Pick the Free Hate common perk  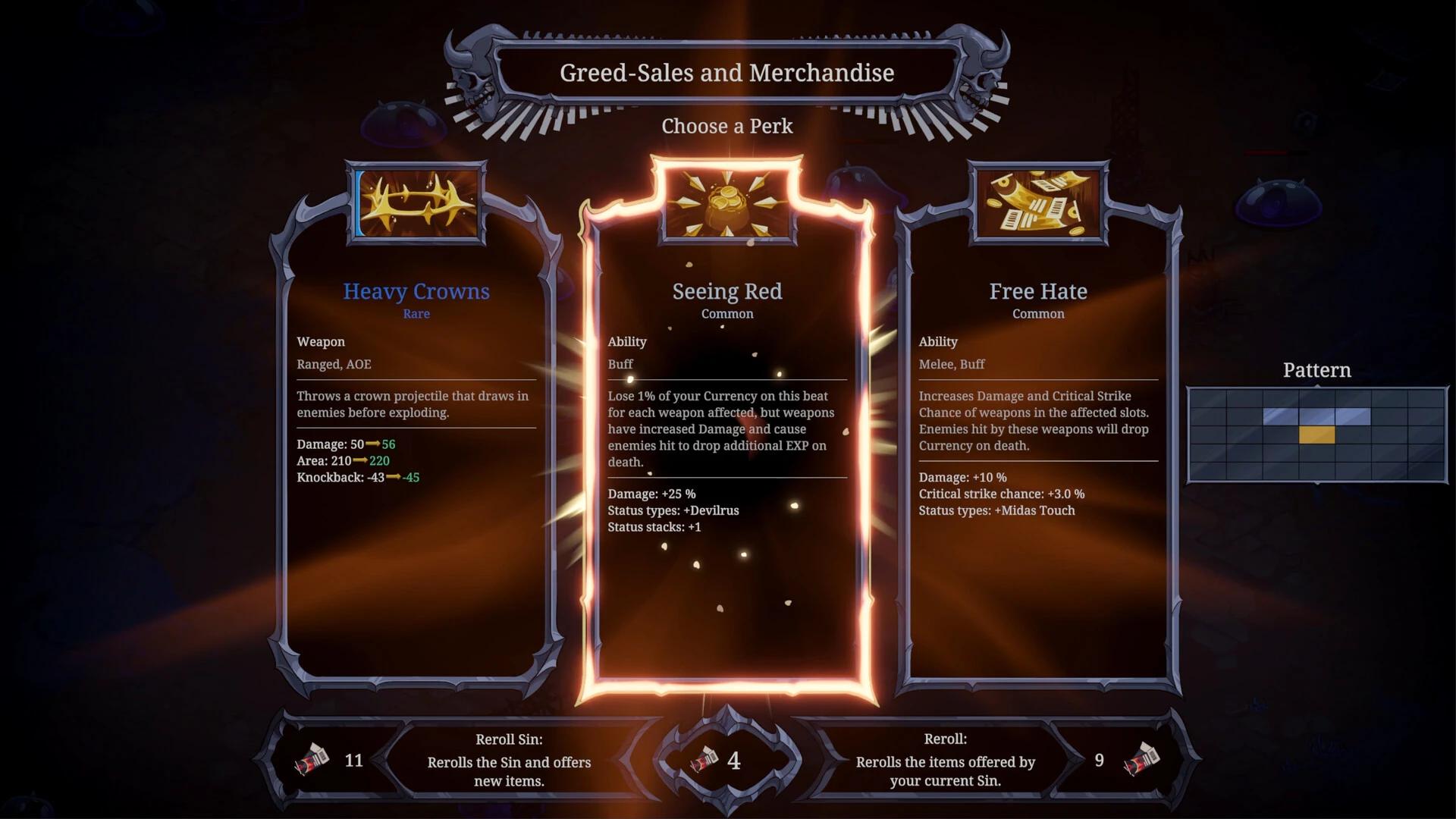click(1037, 455)
